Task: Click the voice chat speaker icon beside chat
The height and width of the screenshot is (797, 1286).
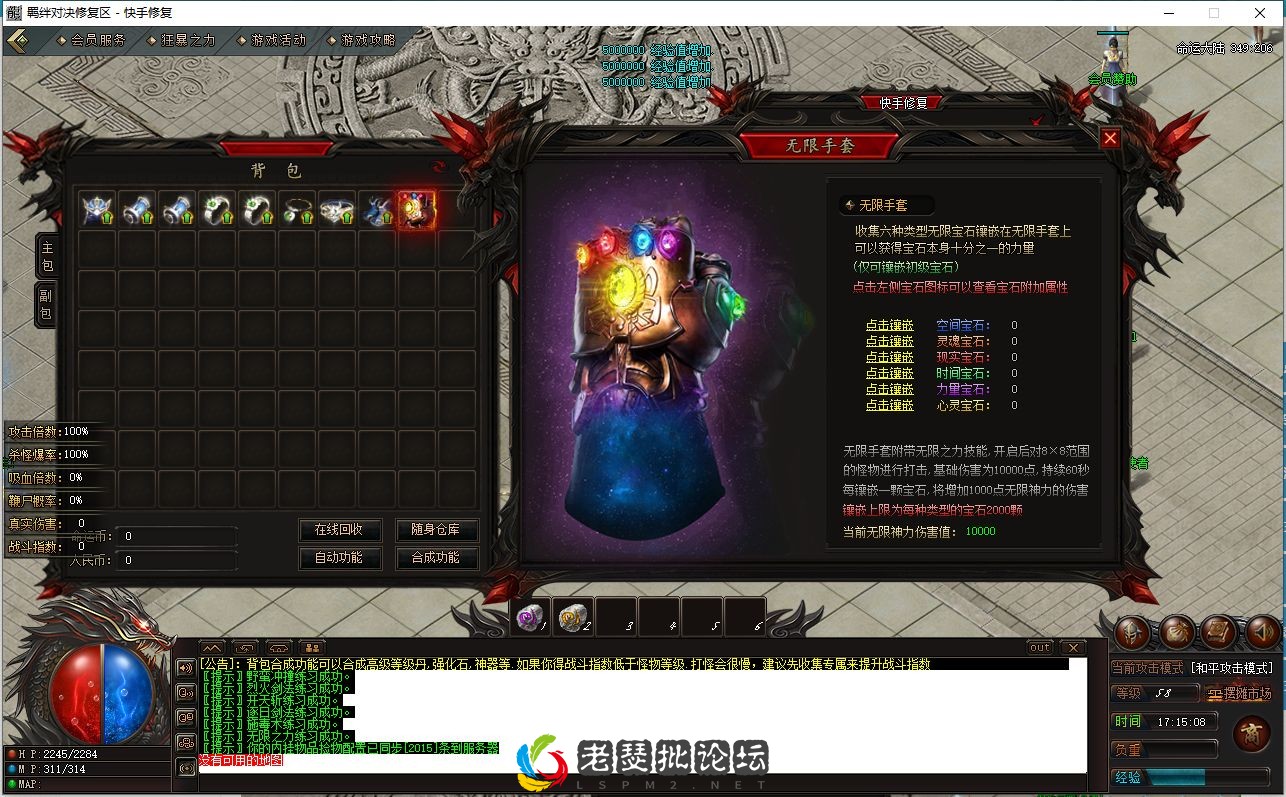Action: pyautogui.click(x=186, y=666)
